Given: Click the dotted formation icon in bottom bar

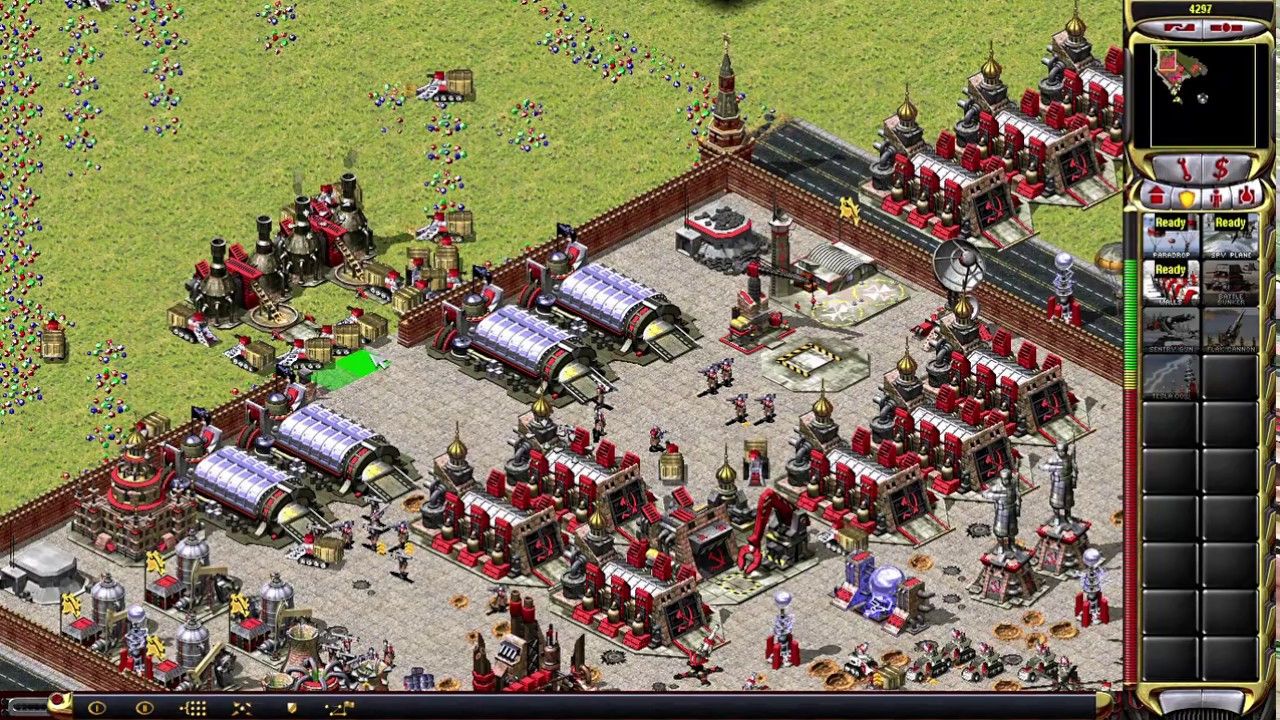Looking at the screenshot, I should [x=194, y=708].
